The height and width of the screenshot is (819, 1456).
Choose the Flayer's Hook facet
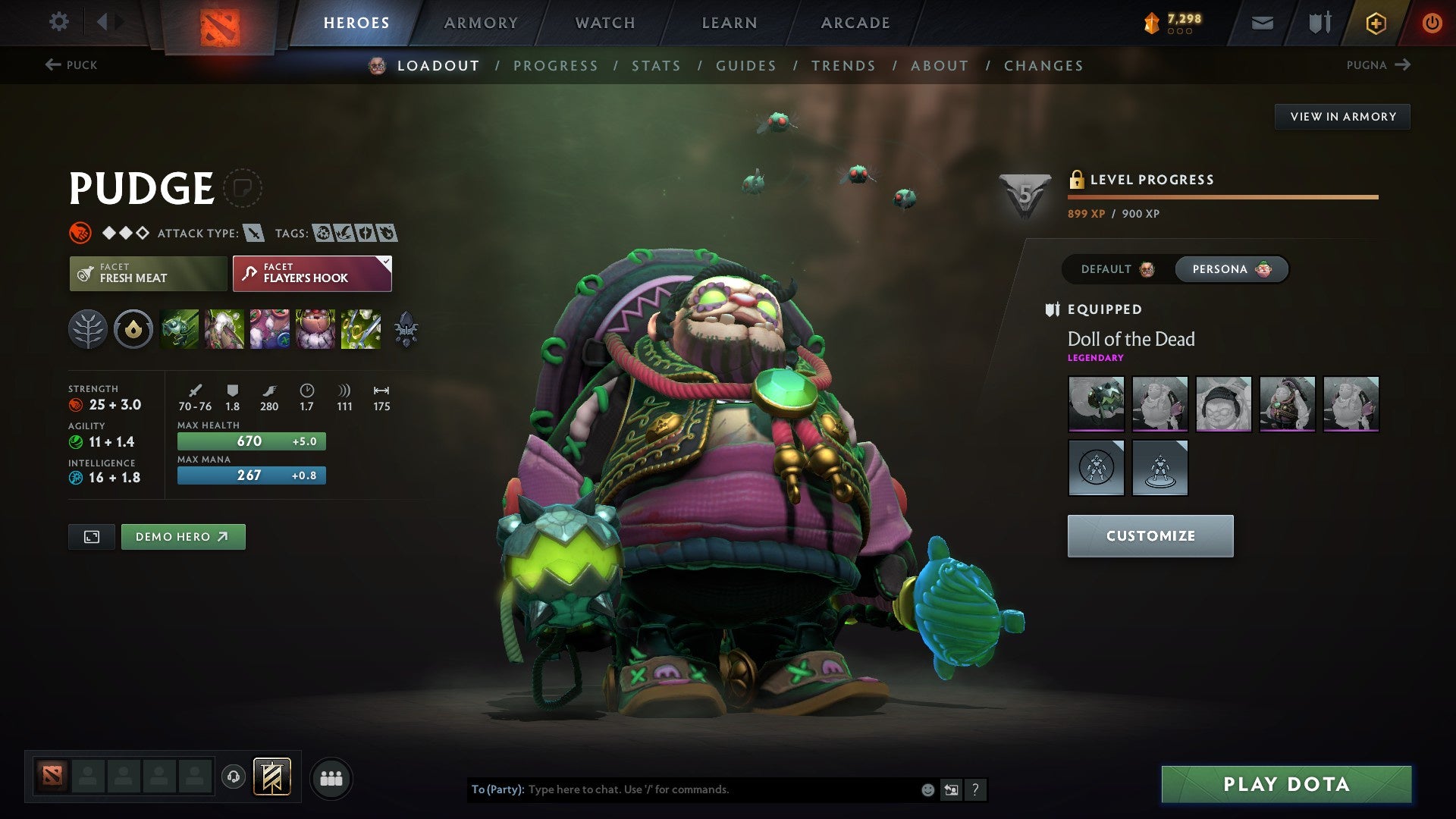coord(312,274)
